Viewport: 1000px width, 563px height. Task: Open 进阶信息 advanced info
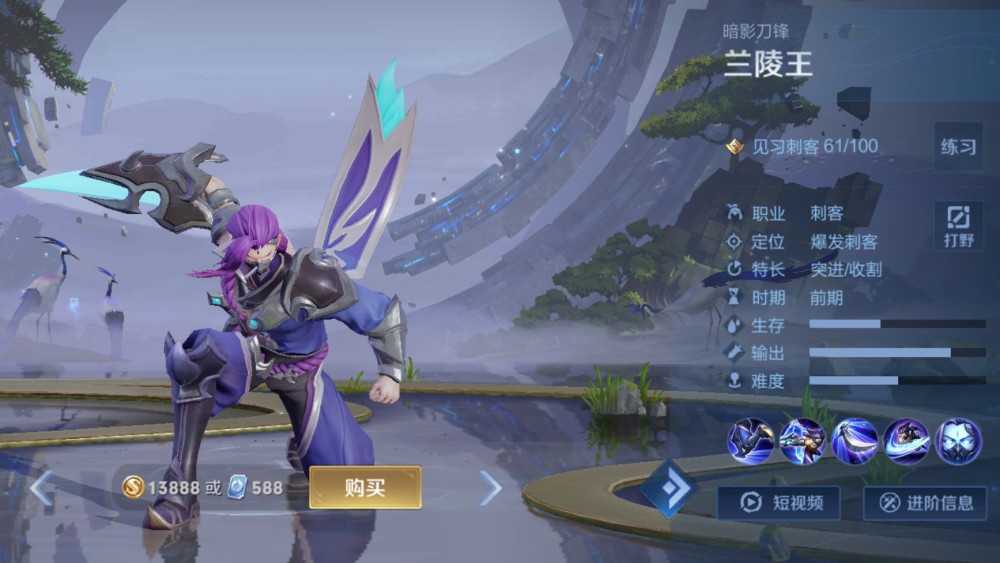pos(925,502)
